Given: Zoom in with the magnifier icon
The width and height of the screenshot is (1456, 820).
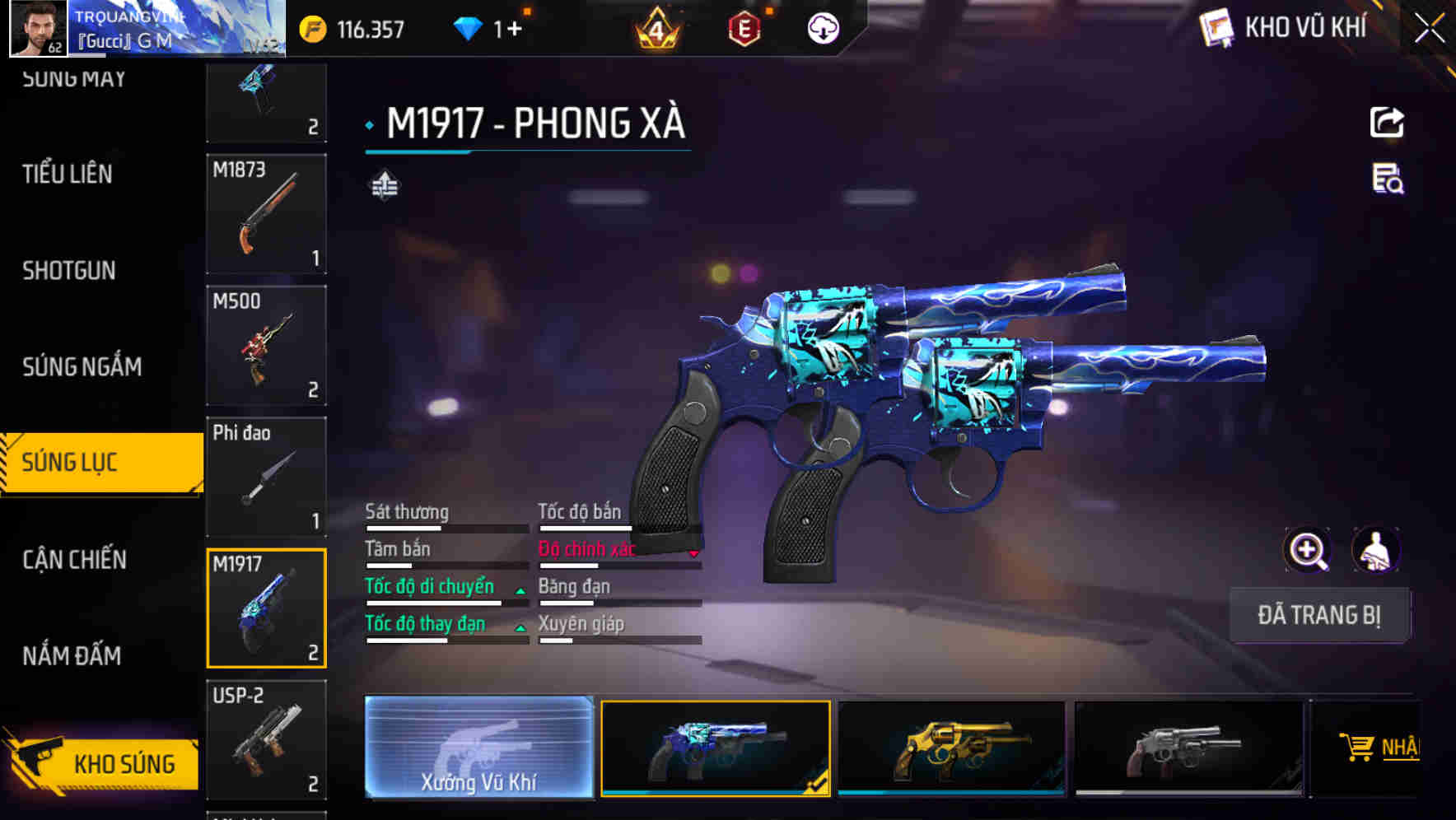Looking at the screenshot, I should 1307,550.
